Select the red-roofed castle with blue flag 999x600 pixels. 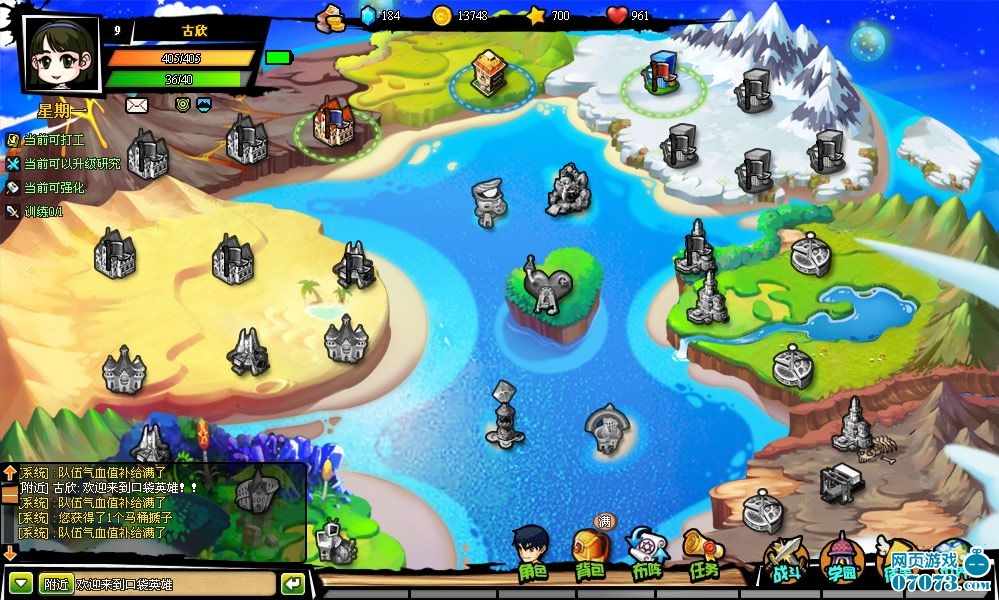(333, 122)
